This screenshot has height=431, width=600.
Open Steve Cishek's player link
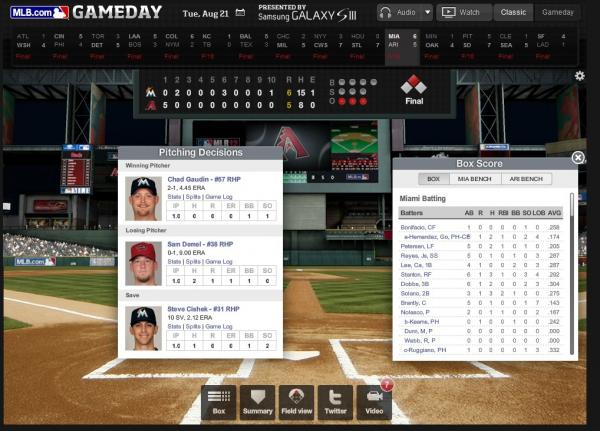203,310
